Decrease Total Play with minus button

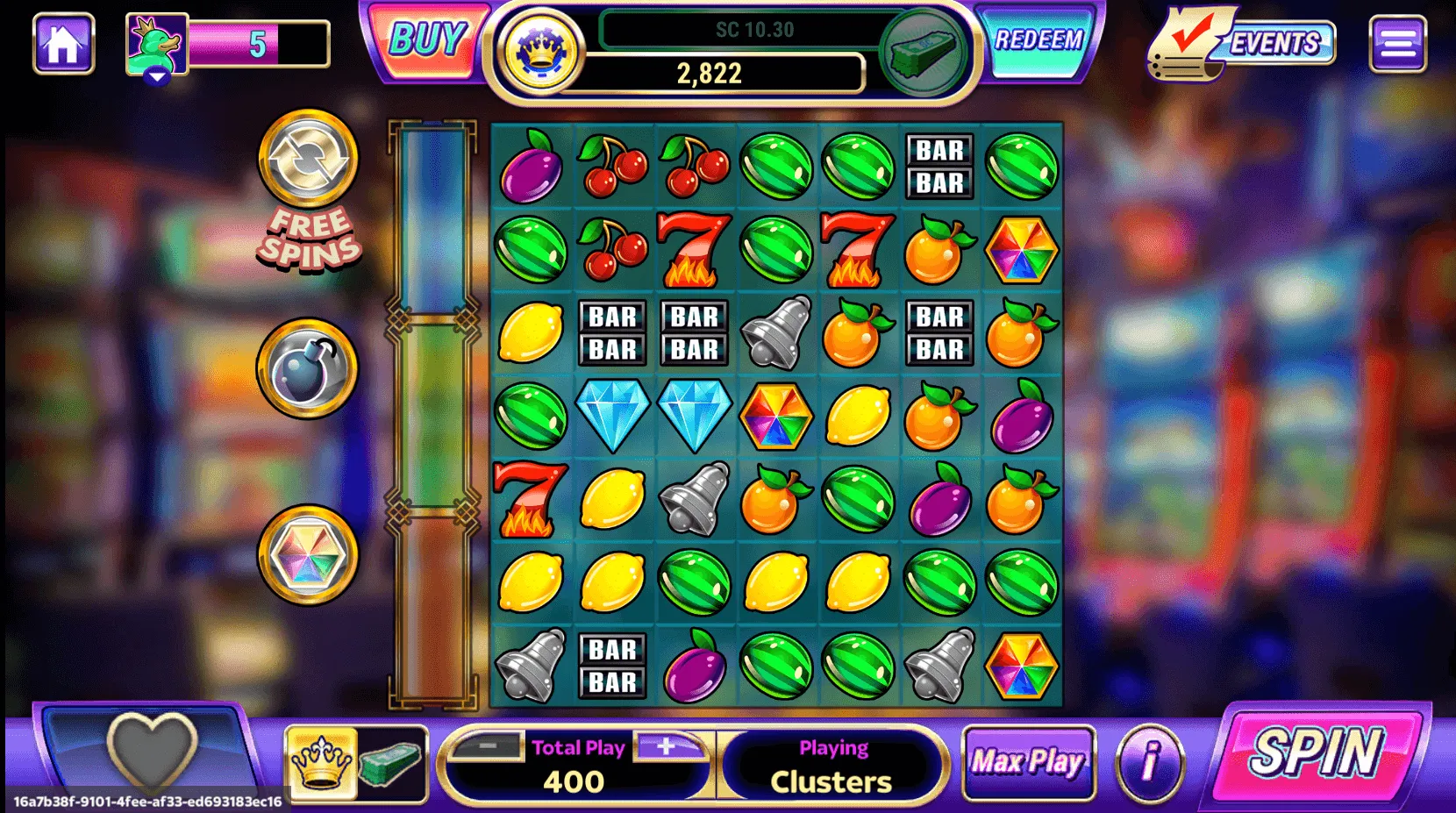pos(489,746)
